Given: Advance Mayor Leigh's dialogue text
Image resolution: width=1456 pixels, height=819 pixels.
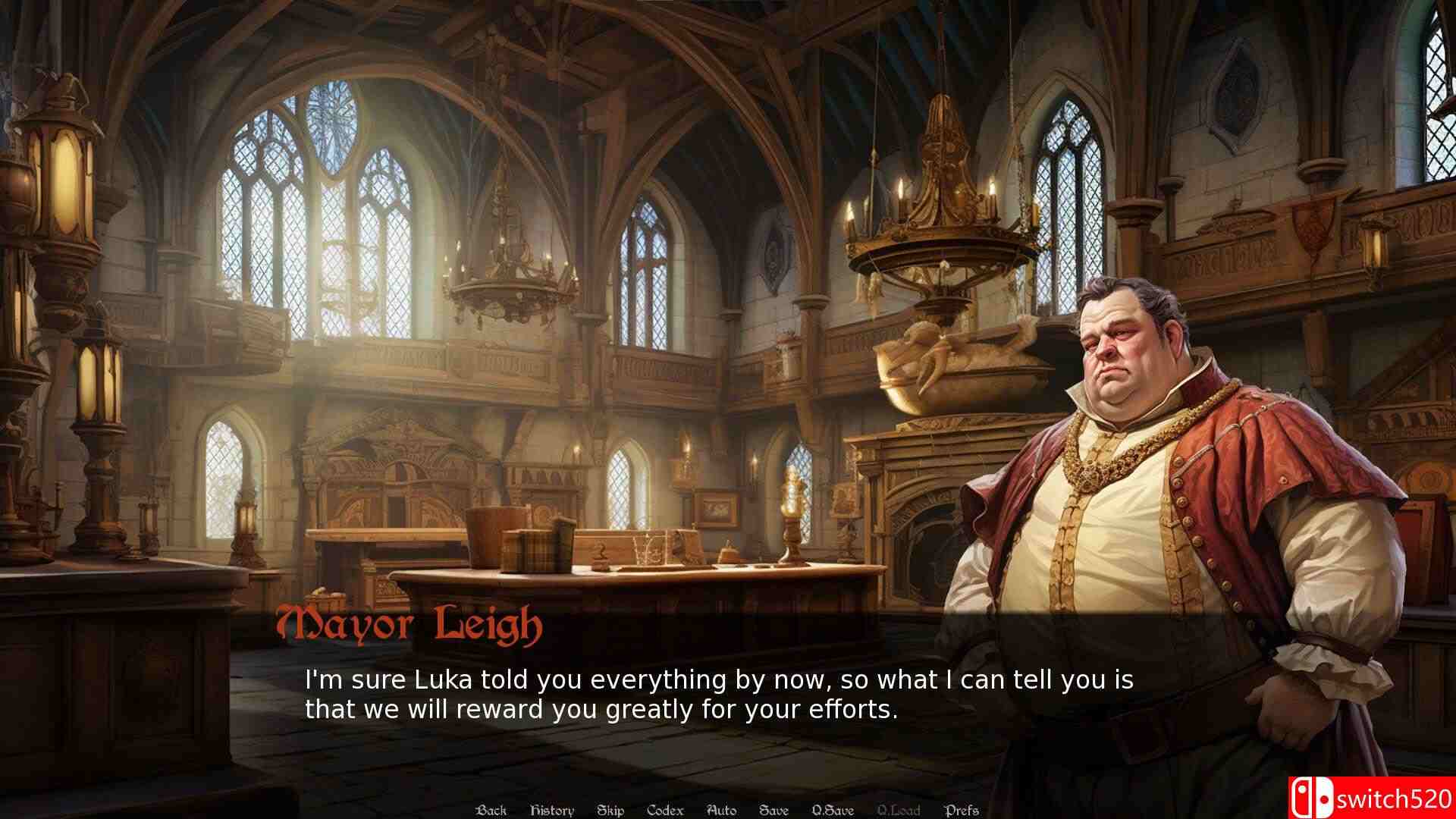Looking at the screenshot, I should 718,695.
